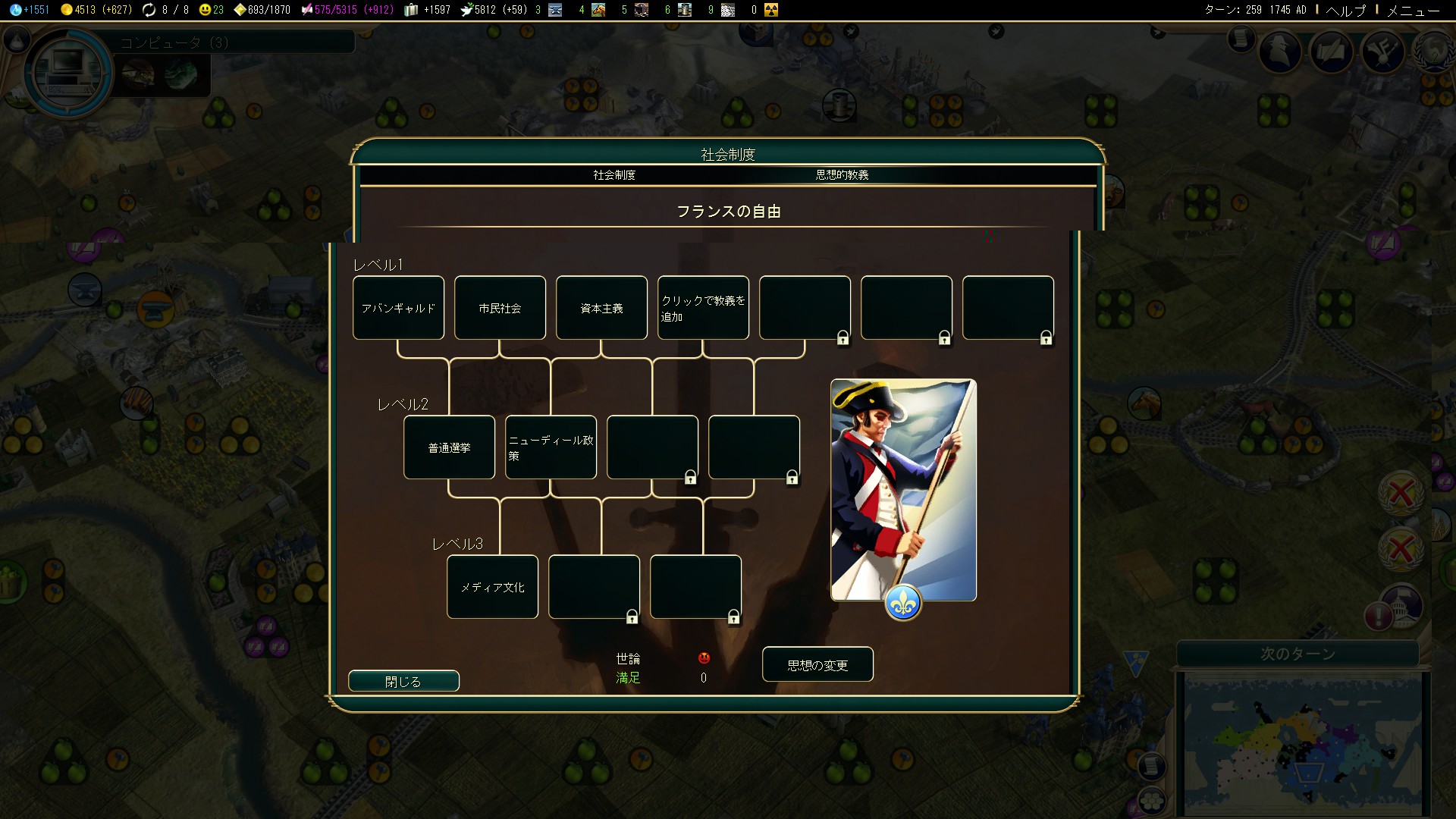Switch to the 思想的教義 tab

pos(842,175)
